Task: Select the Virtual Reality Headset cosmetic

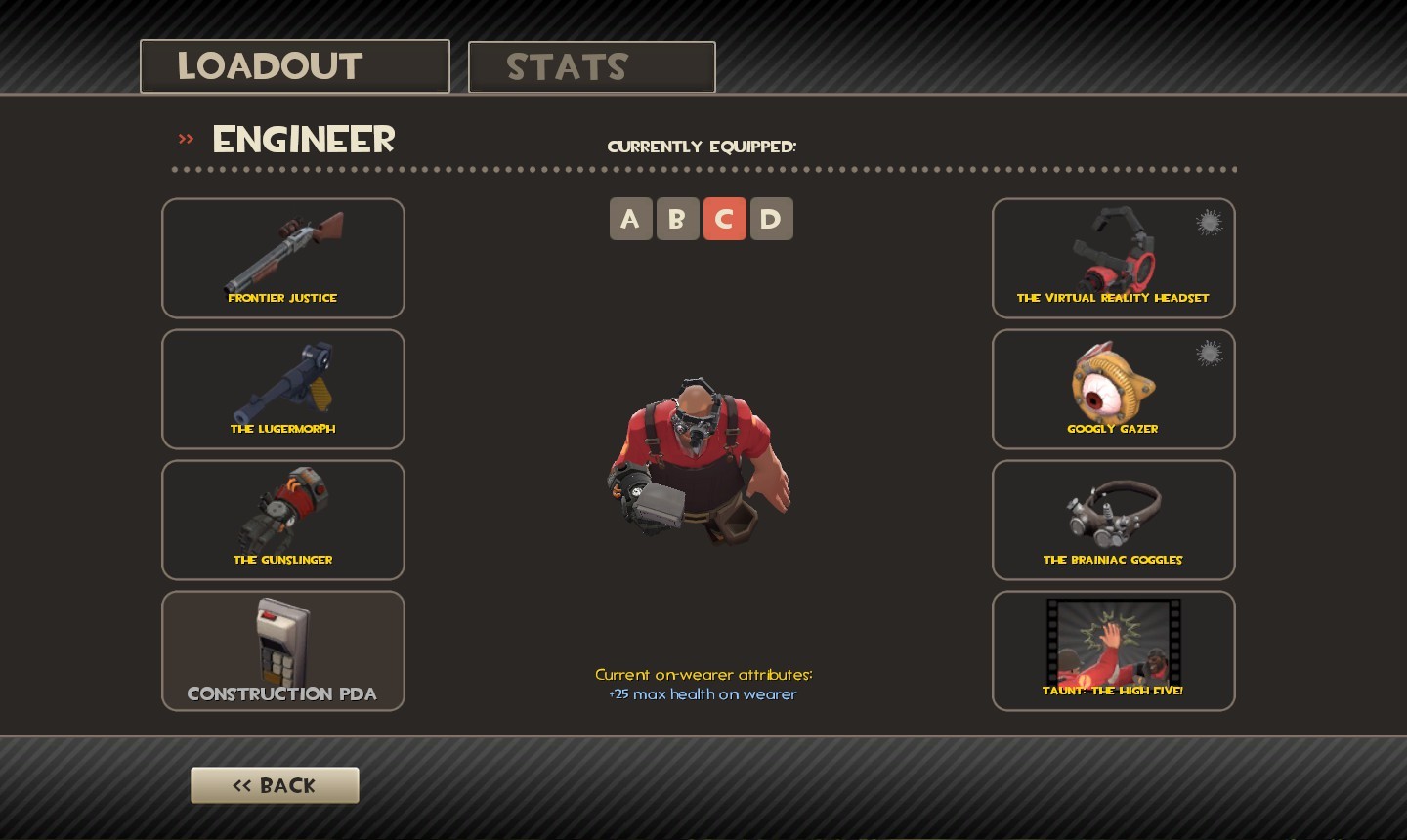Action: [x=1113, y=258]
